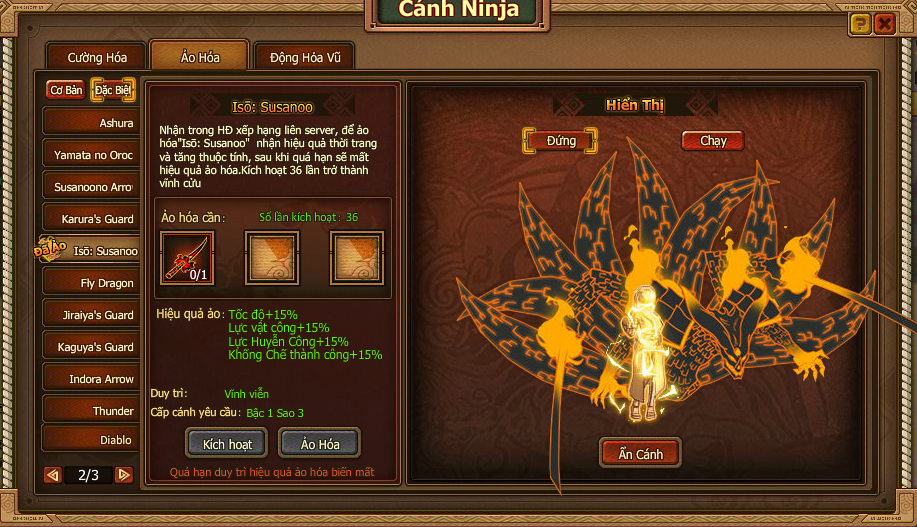
Task: Select Susanoono Arrow in the list
Action: click(x=90, y=187)
